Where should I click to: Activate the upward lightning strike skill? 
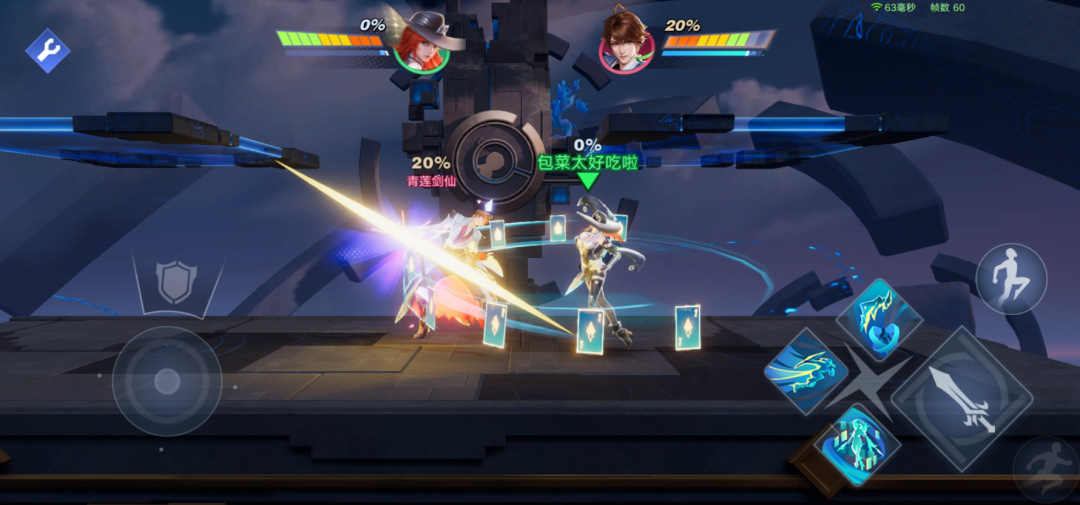[x=878, y=319]
